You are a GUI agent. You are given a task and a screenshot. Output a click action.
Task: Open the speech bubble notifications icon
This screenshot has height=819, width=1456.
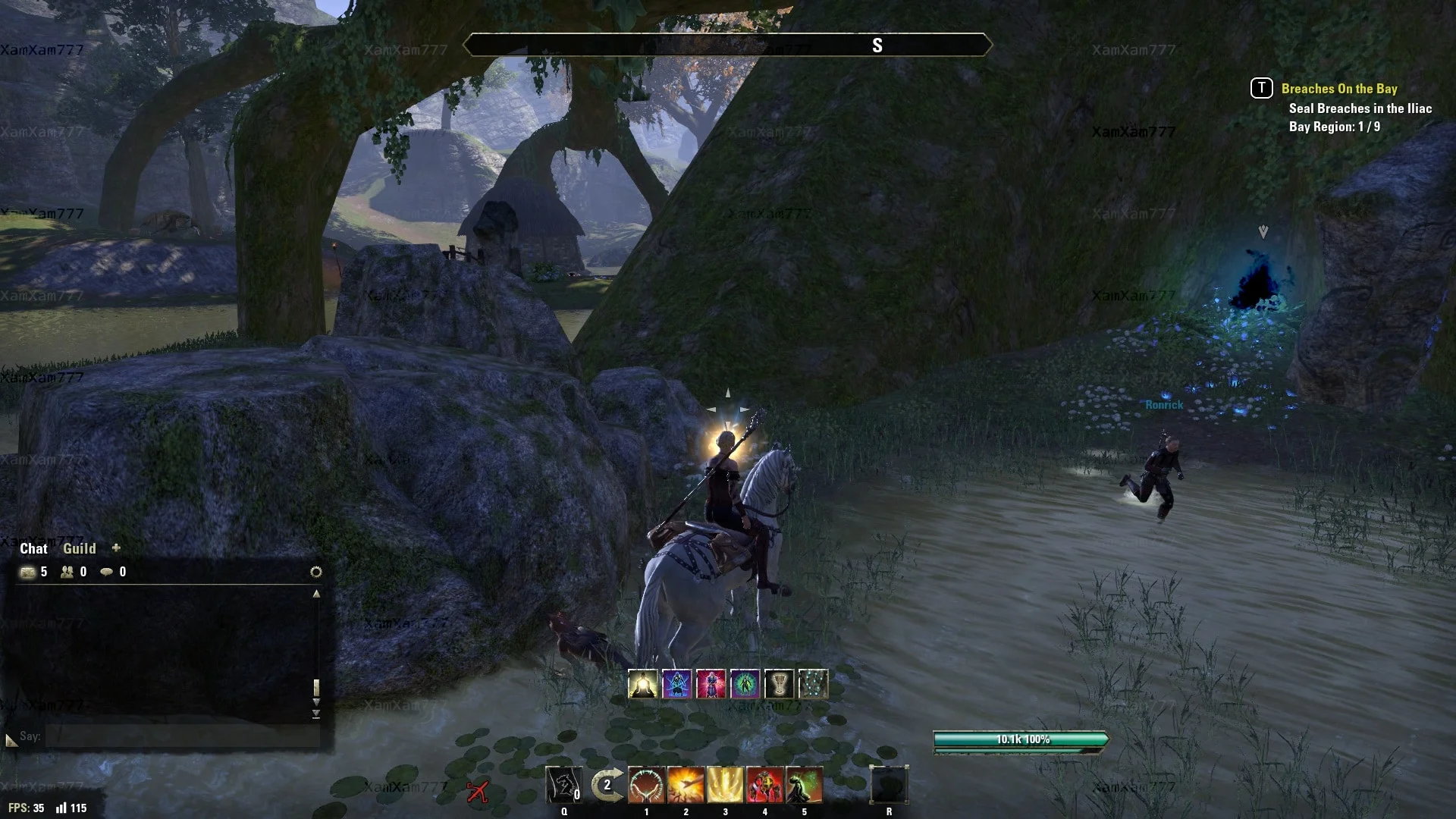[x=107, y=572]
